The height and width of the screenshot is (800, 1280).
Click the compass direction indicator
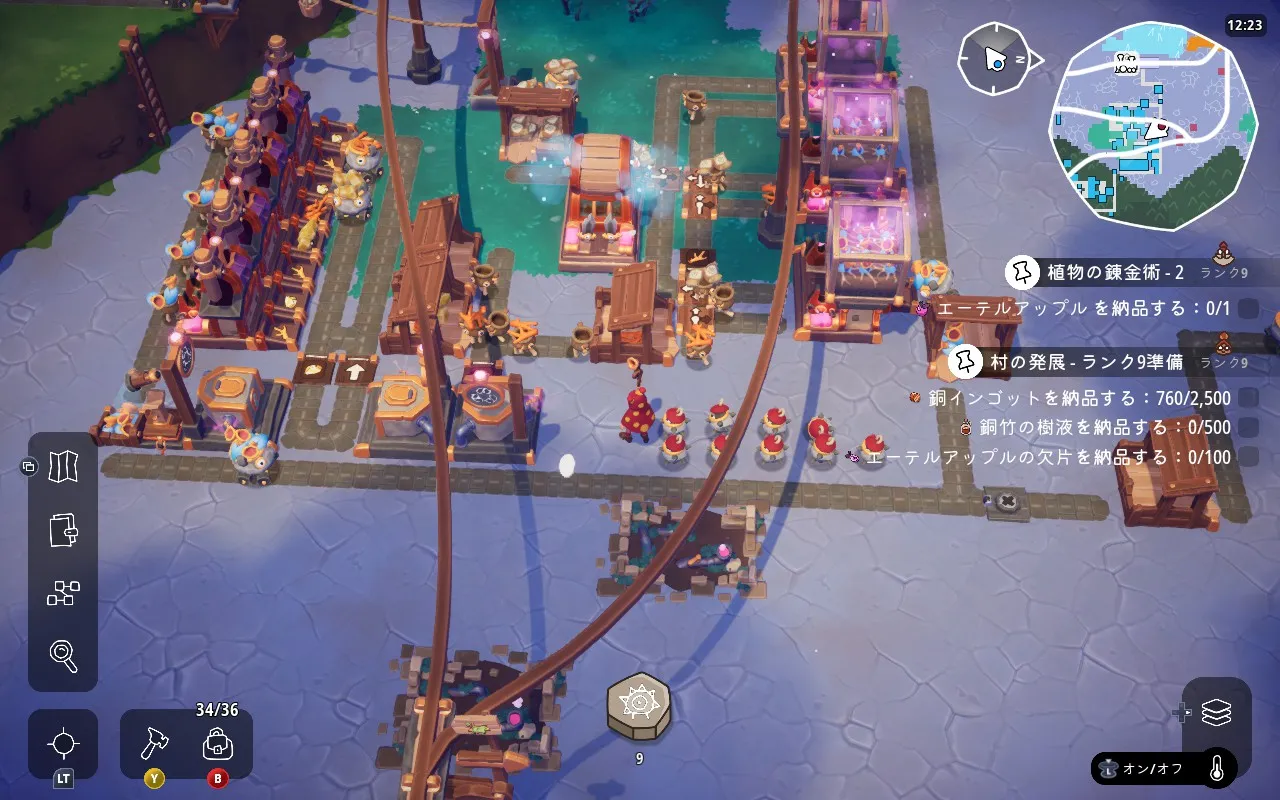click(996, 60)
